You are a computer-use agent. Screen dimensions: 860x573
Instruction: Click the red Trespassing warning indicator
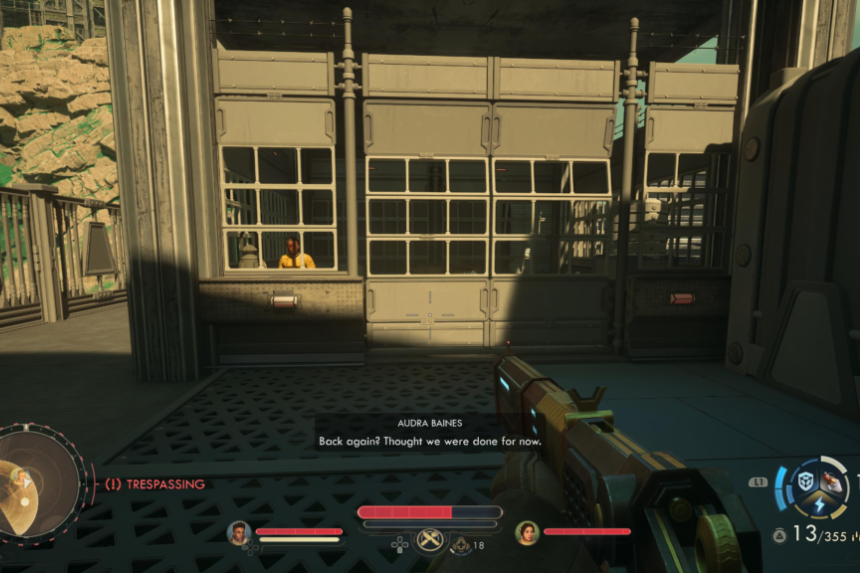[155, 484]
